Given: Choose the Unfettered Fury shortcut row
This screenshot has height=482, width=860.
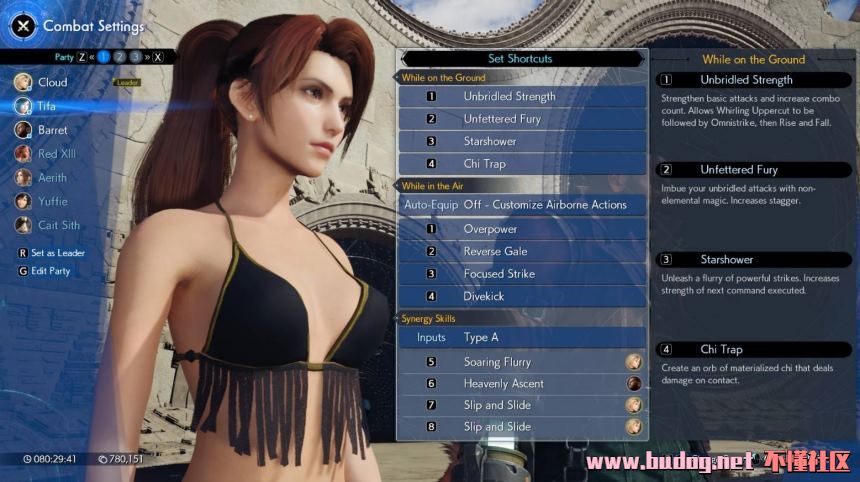Looking at the screenshot, I should click(522, 119).
